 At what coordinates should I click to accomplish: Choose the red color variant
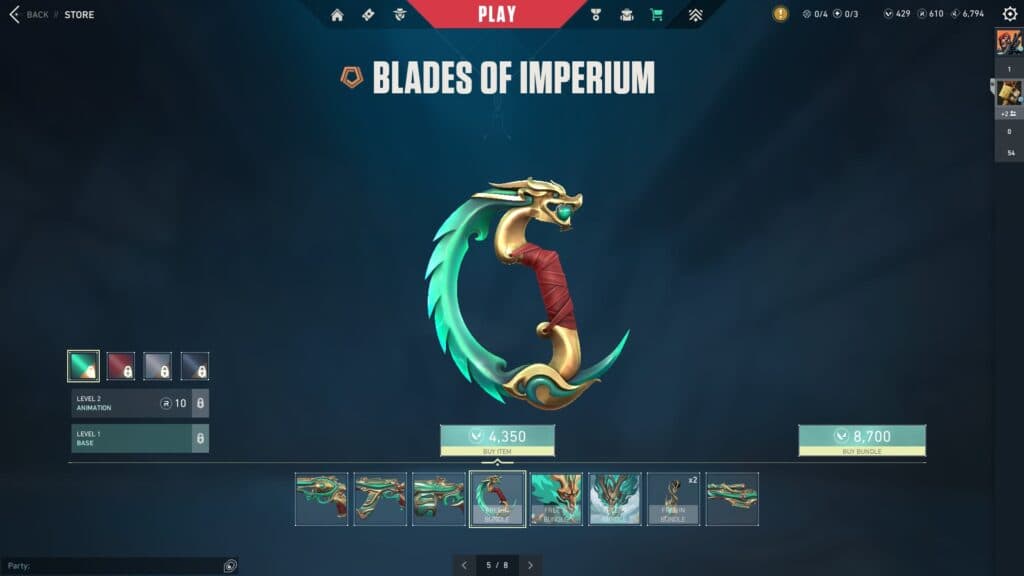(121, 366)
